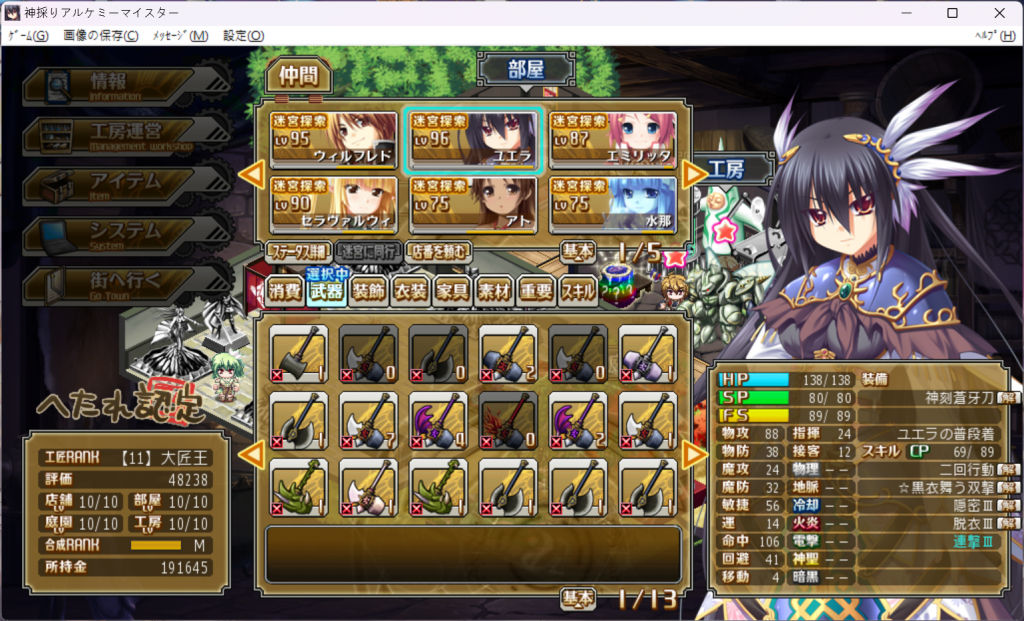The width and height of the screenshot is (1024, 621).
Task: Click the ステータス詳細 status details button
Action: (x=298, y=251)
